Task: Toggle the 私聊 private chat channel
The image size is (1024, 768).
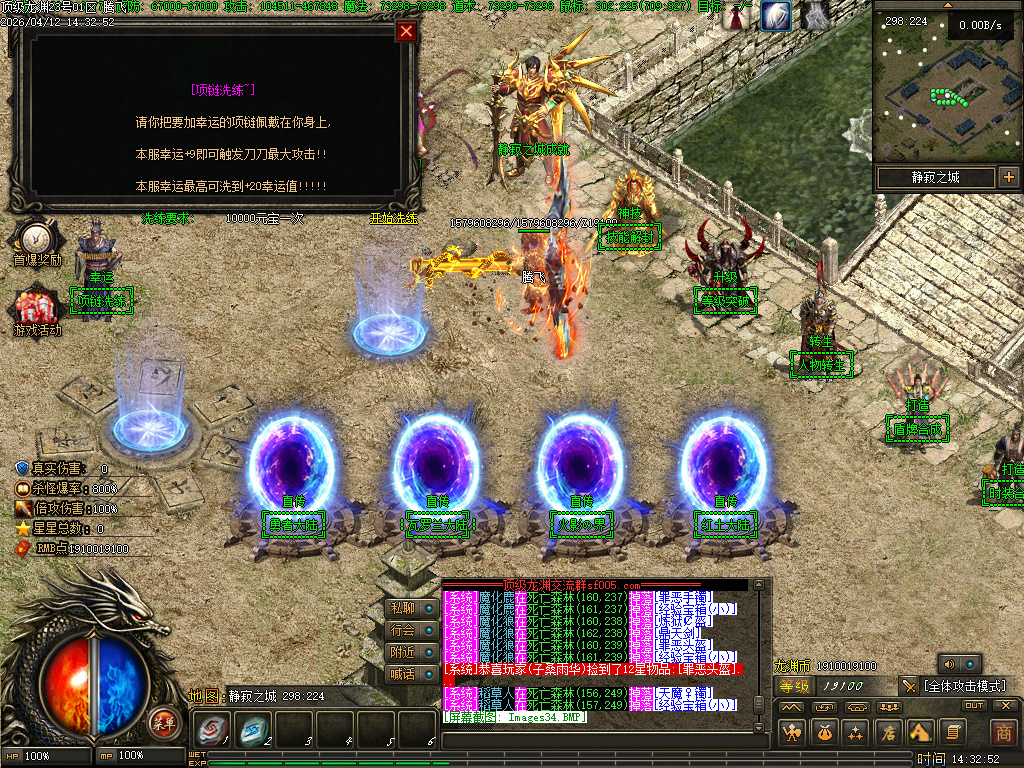Action: (402, 608)
